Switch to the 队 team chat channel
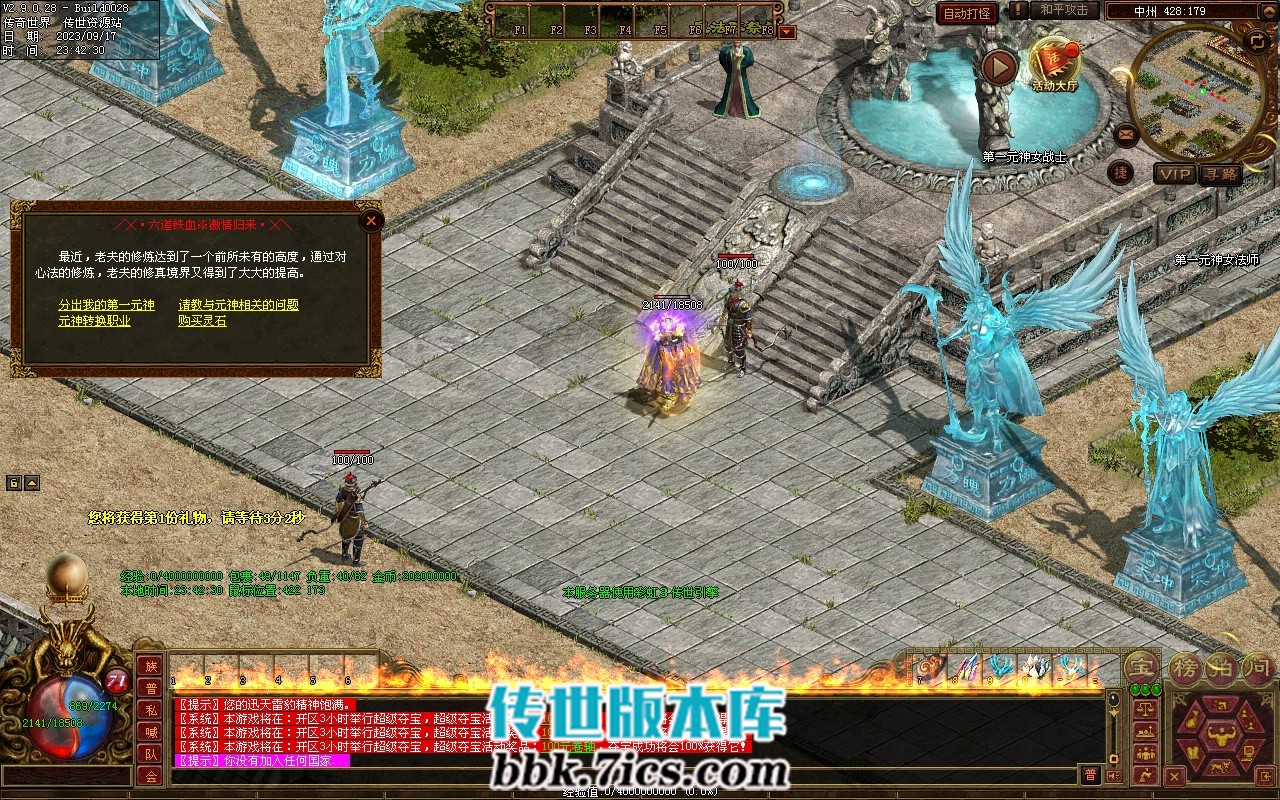This screenshot has height=800, width=1280. click(151, 755)
